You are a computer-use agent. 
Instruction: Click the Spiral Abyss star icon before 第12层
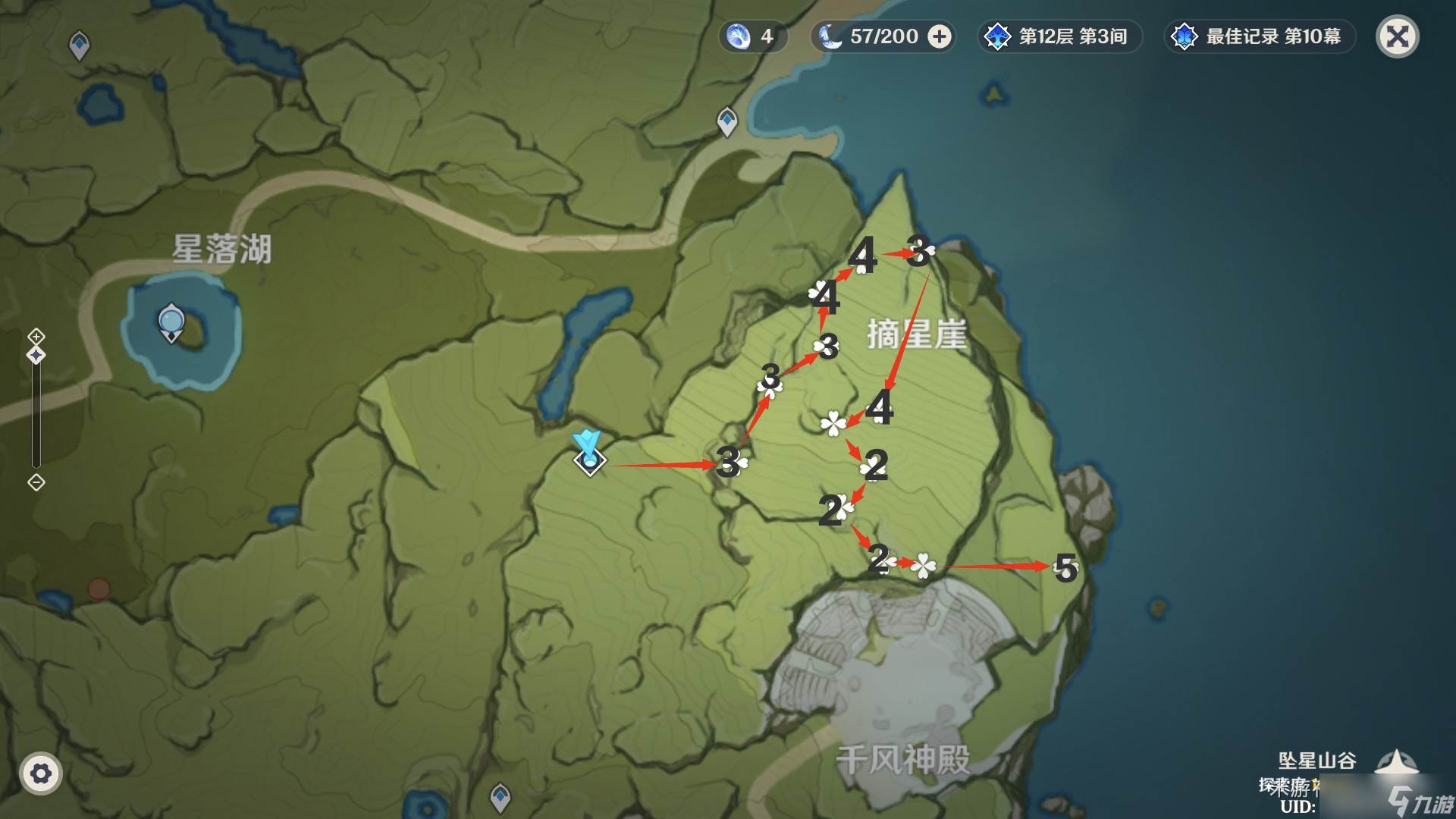(996, 35)
